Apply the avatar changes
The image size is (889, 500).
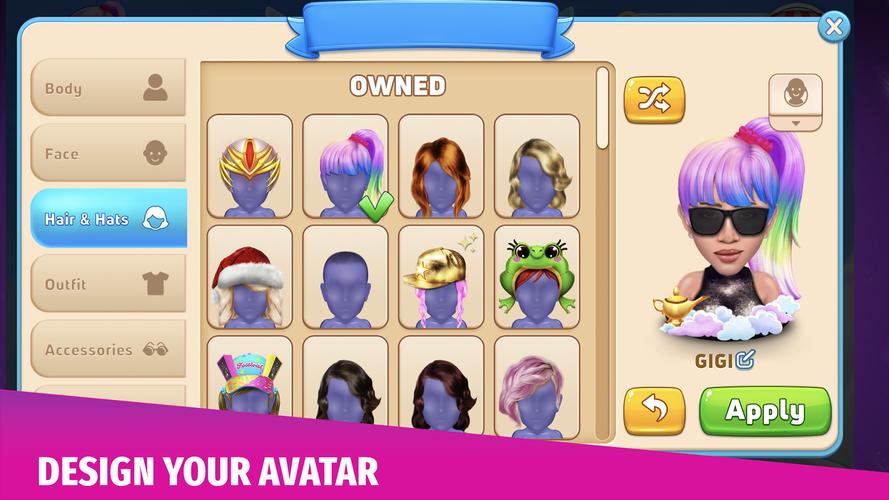765,411
